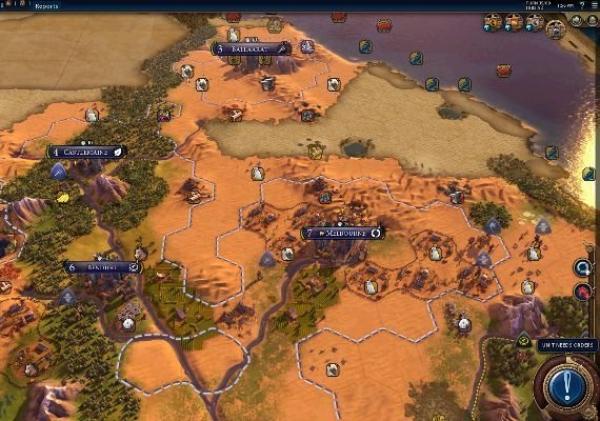The height and width of the screenshot is (421, 600).
Task: Select the Ballarat city banner
Action: pyautogui.click(x=250, y=48)
